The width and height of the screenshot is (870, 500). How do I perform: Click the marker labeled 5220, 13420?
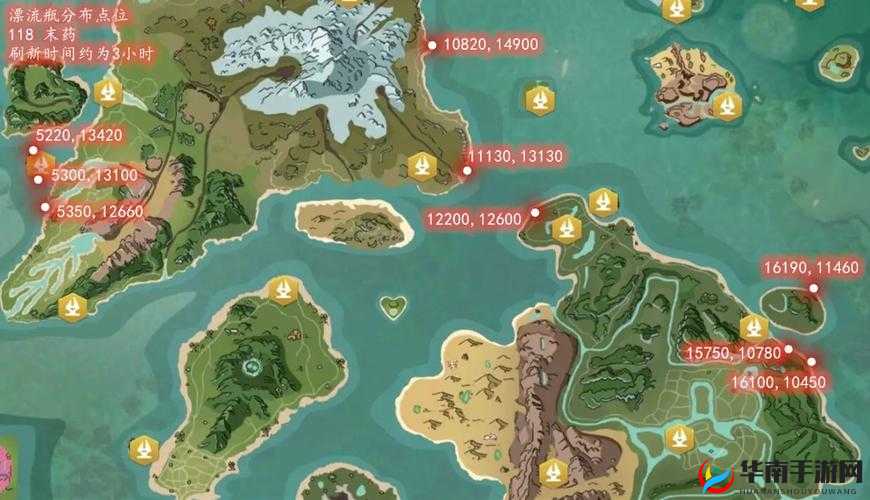tap(33, 150)
